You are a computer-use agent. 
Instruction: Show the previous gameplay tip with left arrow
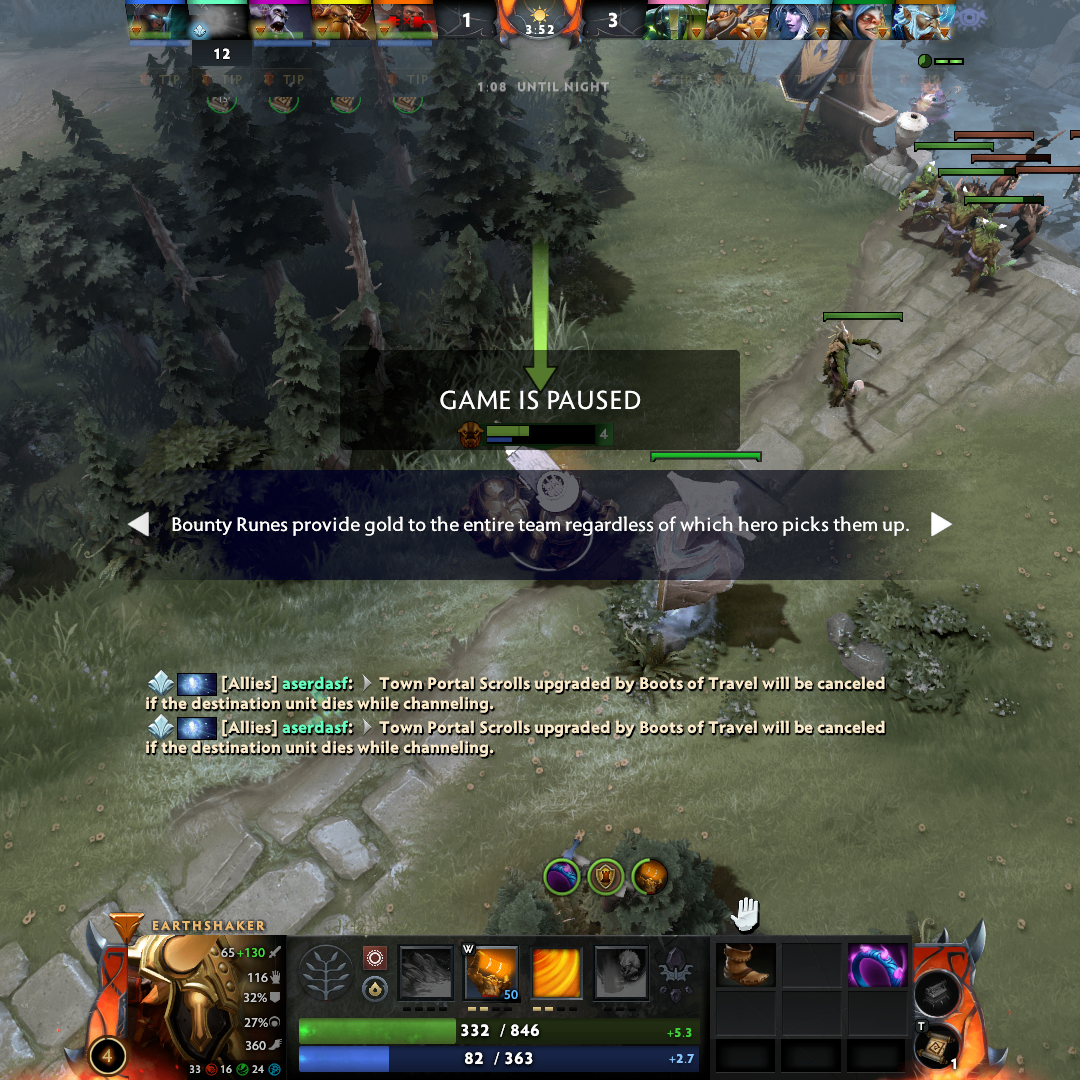(x=139, y=524)
